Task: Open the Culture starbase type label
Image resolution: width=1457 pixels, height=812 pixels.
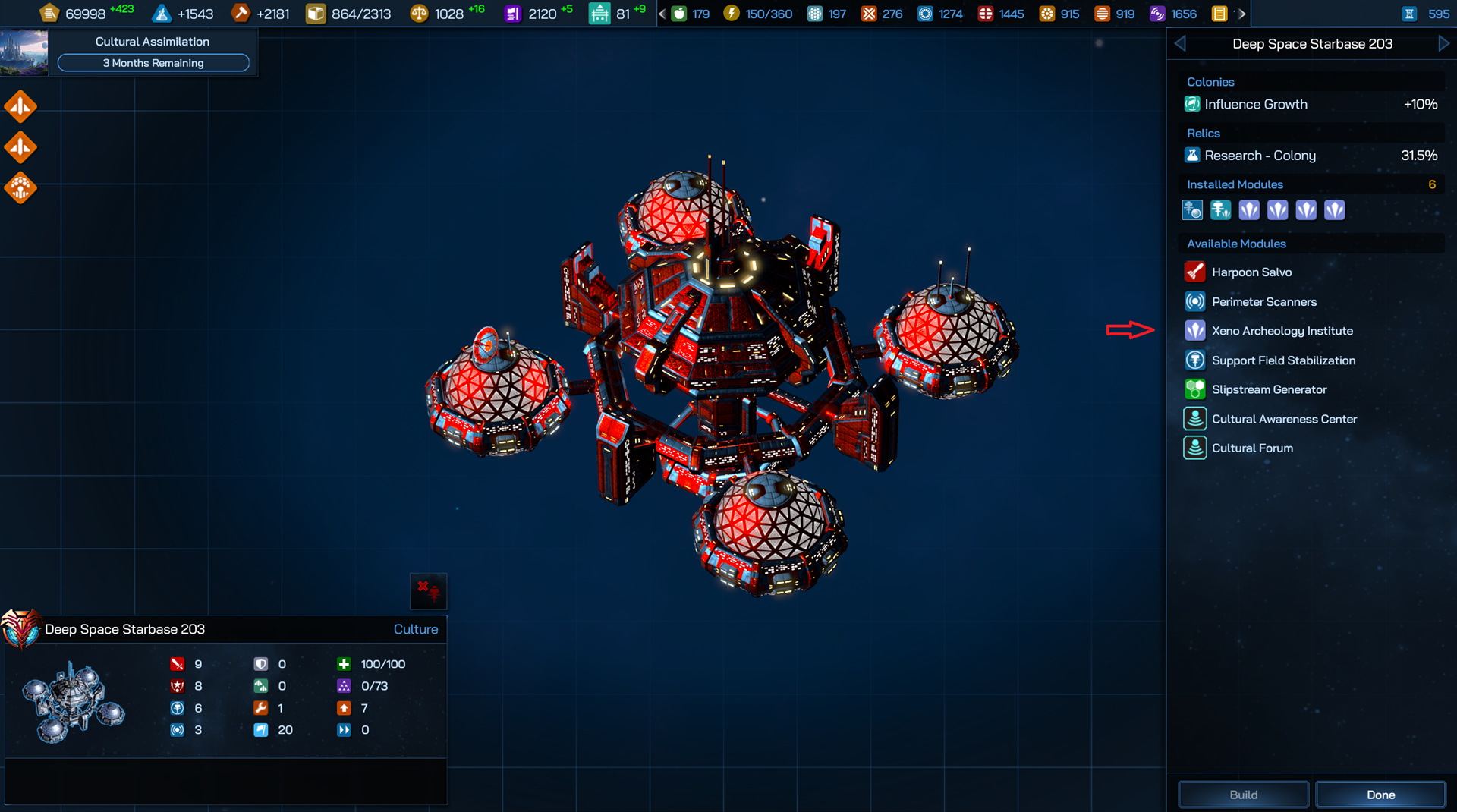Action: (415, 629)
